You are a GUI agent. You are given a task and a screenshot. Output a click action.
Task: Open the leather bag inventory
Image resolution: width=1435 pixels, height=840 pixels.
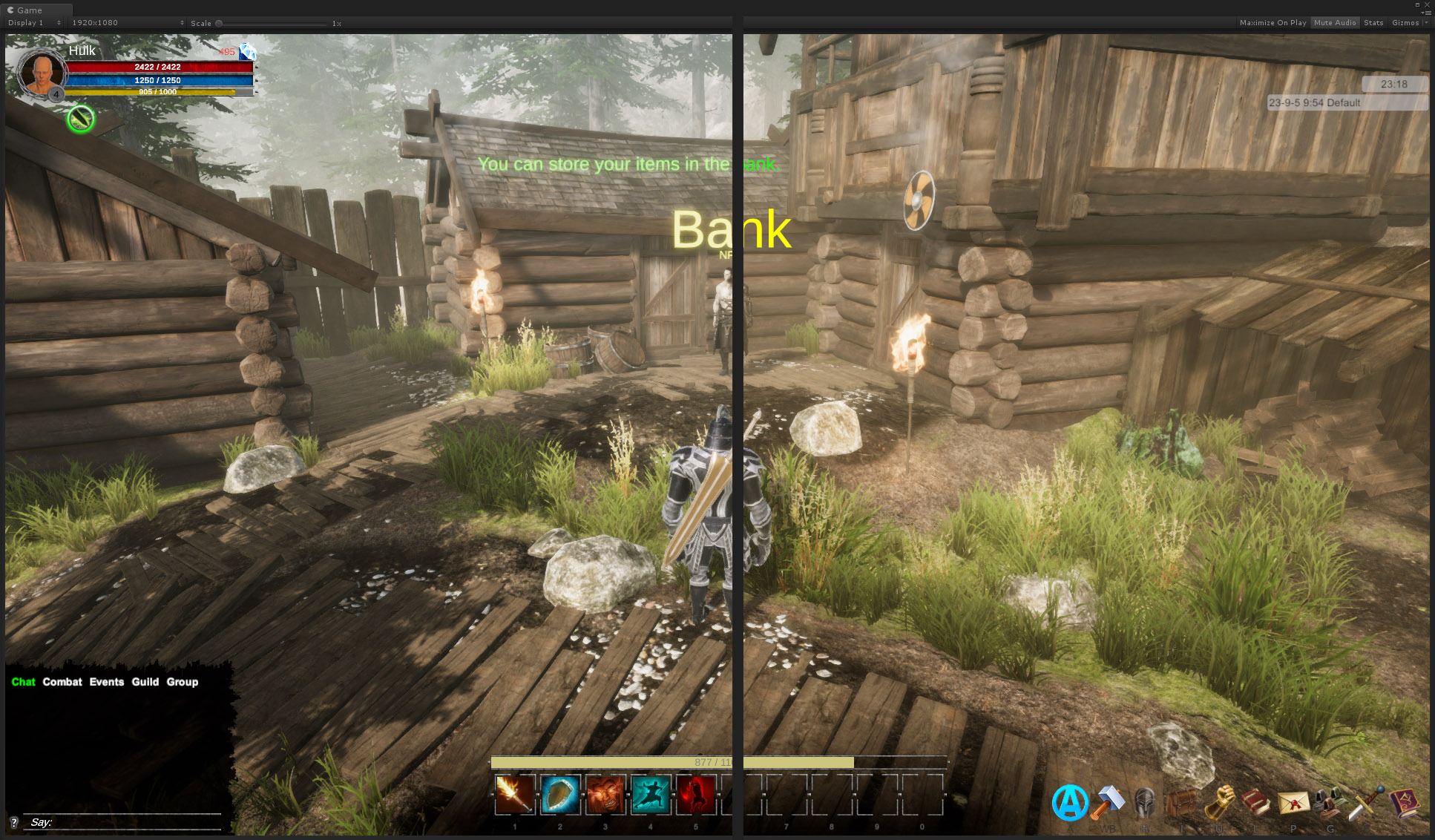pos(1182,803)
